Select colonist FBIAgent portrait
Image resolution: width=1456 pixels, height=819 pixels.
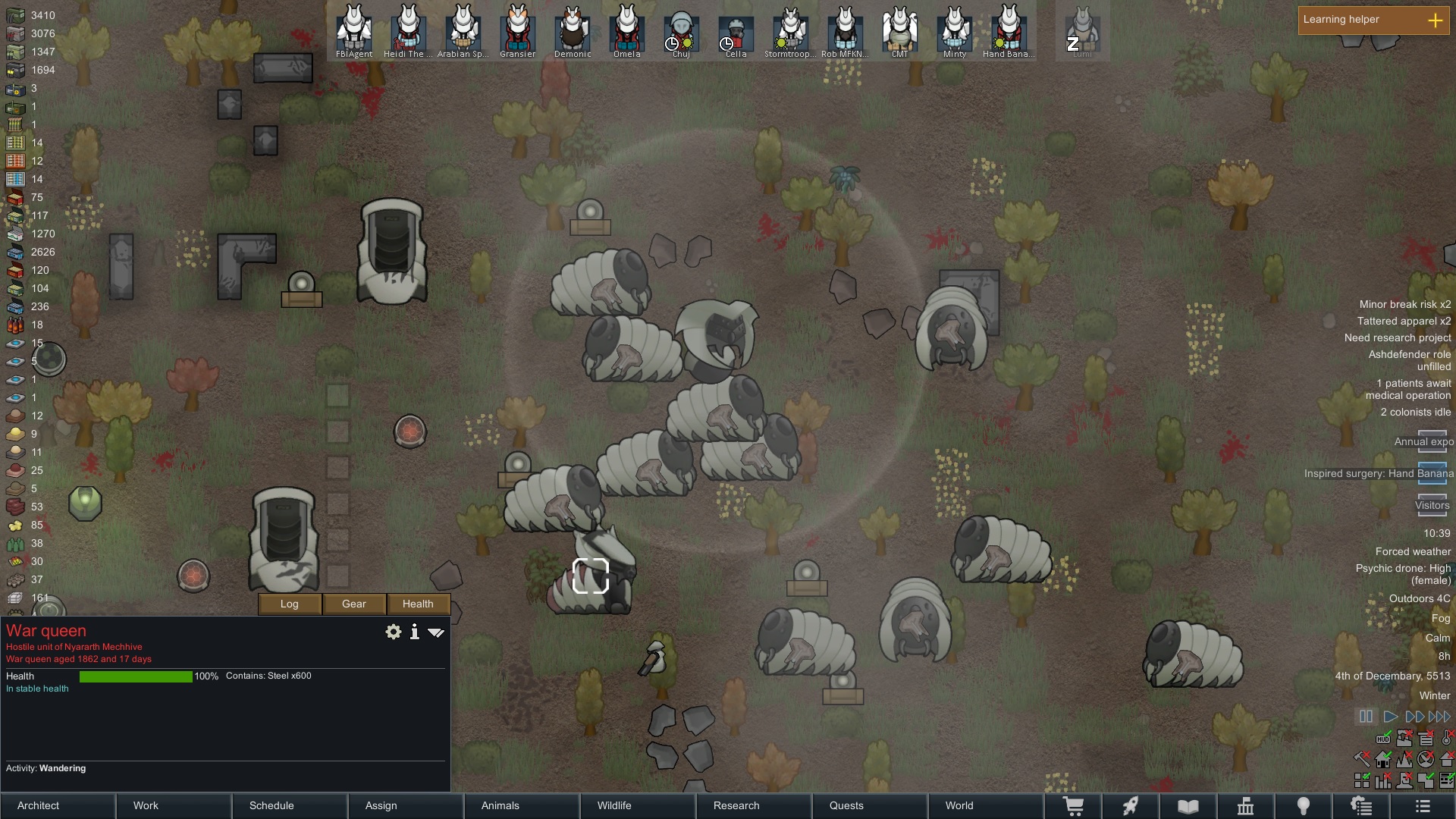pyautogui.click(x=354, y=32)
